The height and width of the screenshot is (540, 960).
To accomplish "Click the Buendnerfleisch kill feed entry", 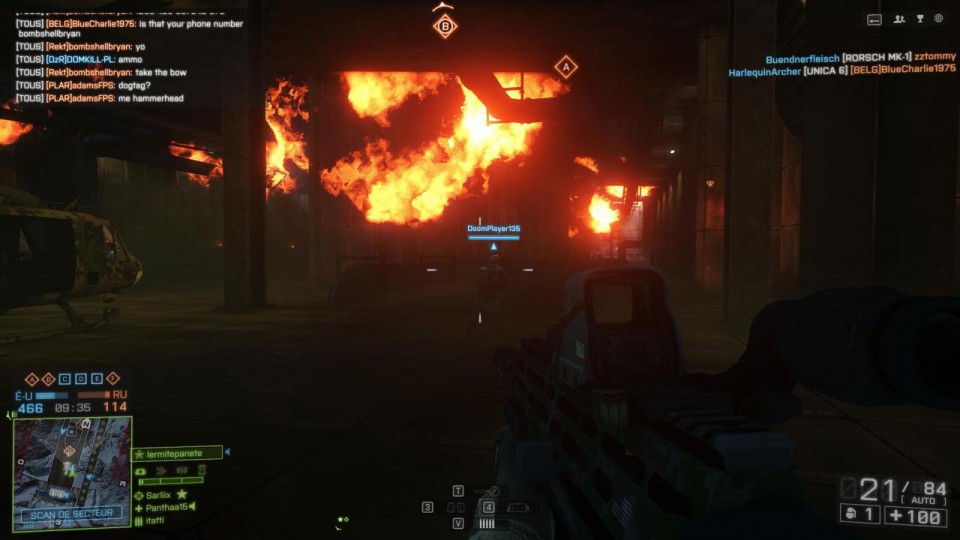I will pos(861,58).
